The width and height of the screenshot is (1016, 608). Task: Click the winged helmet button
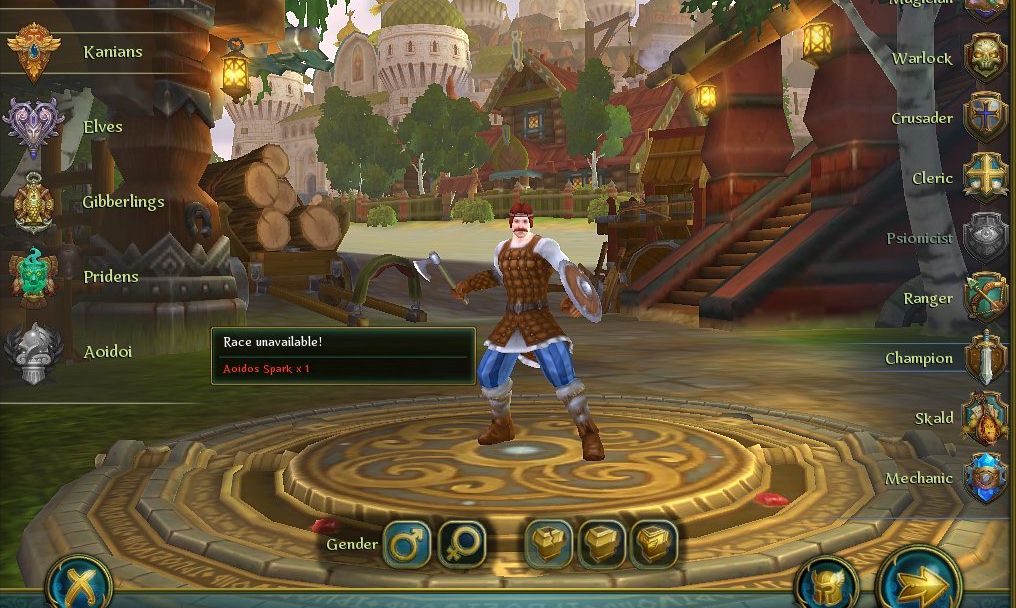click(x=827, y=584)
